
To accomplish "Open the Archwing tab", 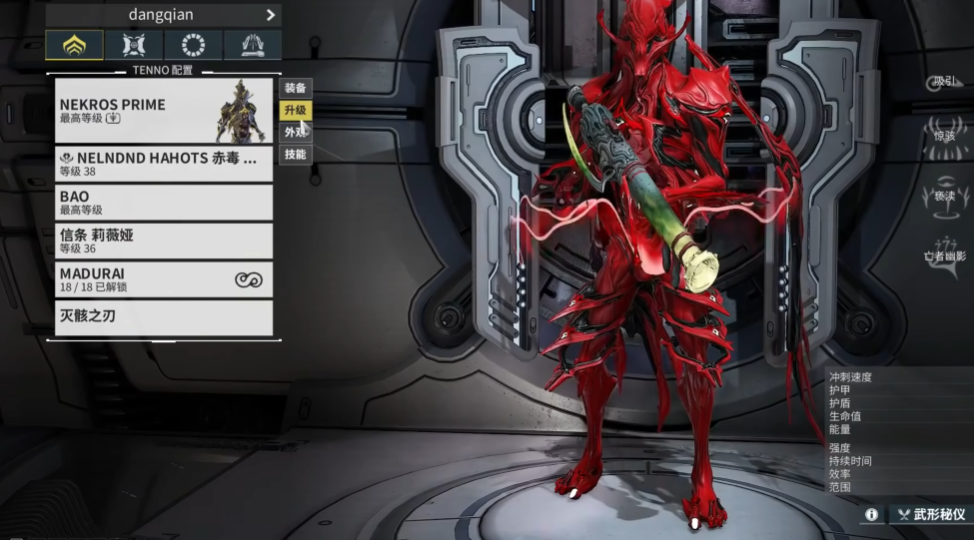I will [x=252, y=45].
